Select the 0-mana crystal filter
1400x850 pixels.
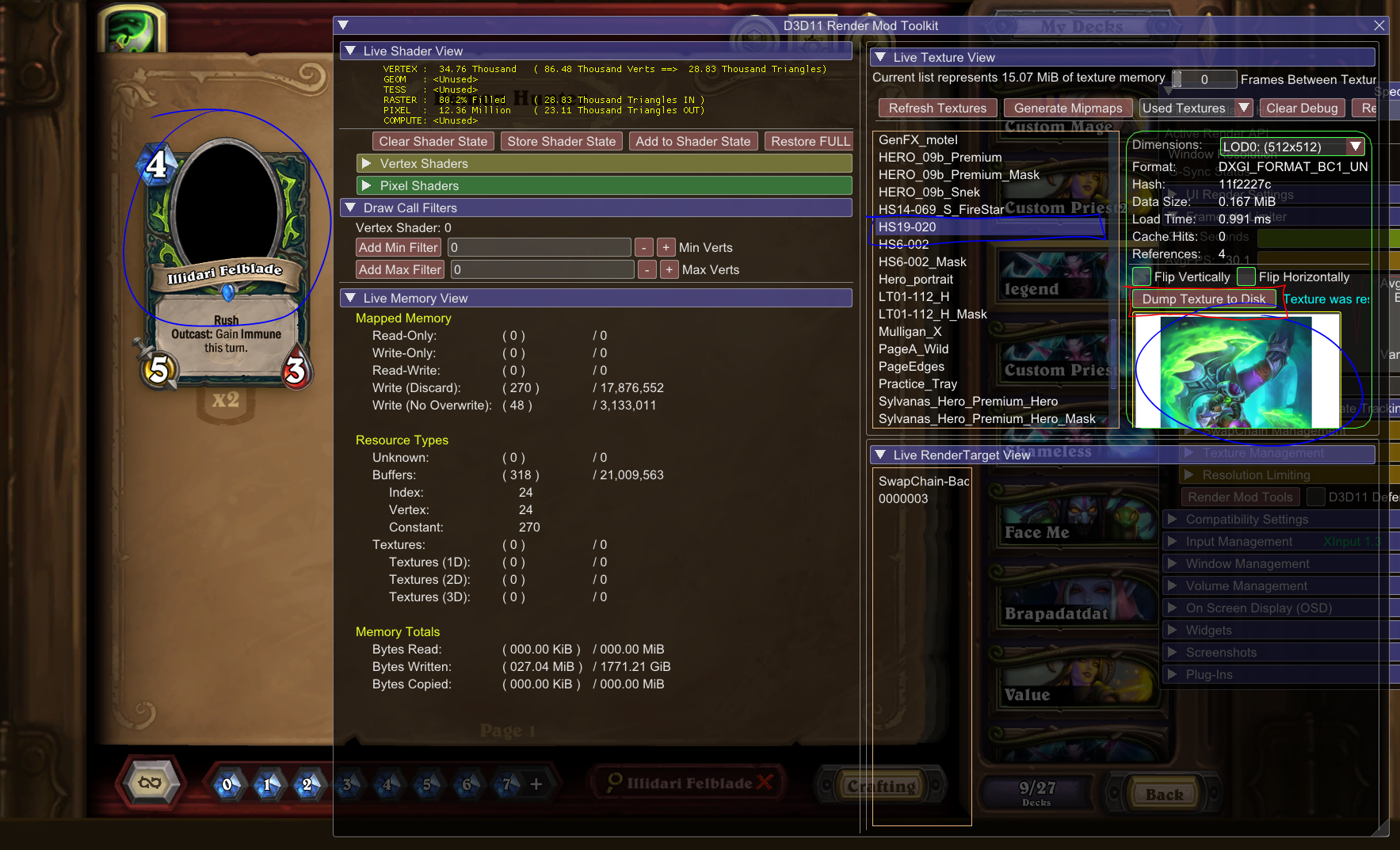(227, 785)
